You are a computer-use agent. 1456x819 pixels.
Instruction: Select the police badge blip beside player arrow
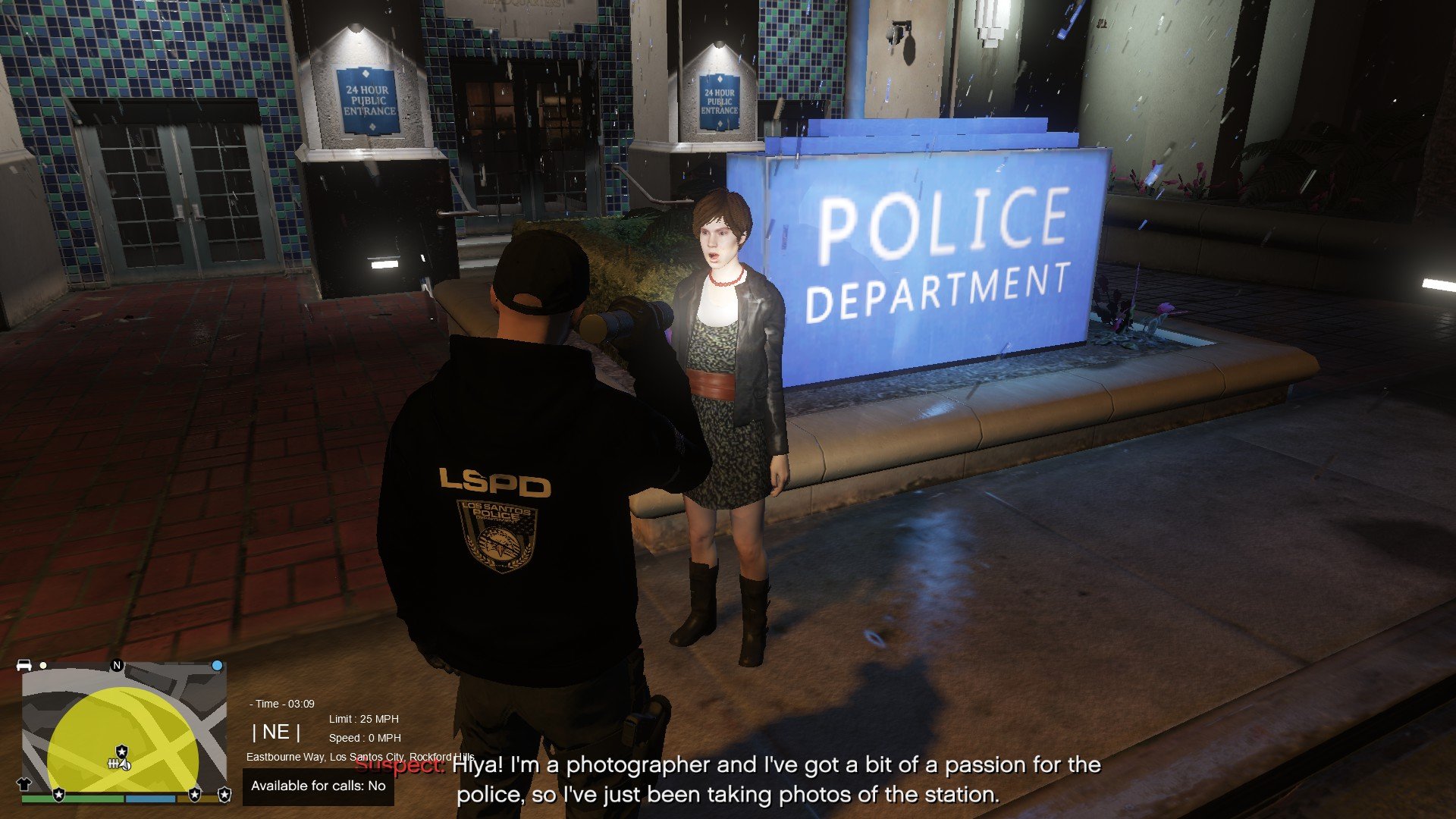pos(121,751)
